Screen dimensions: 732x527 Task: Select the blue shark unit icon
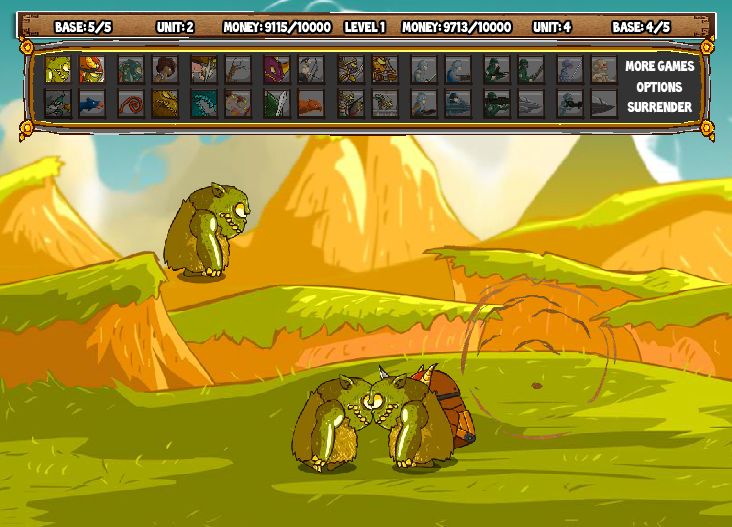pos(91,103)
